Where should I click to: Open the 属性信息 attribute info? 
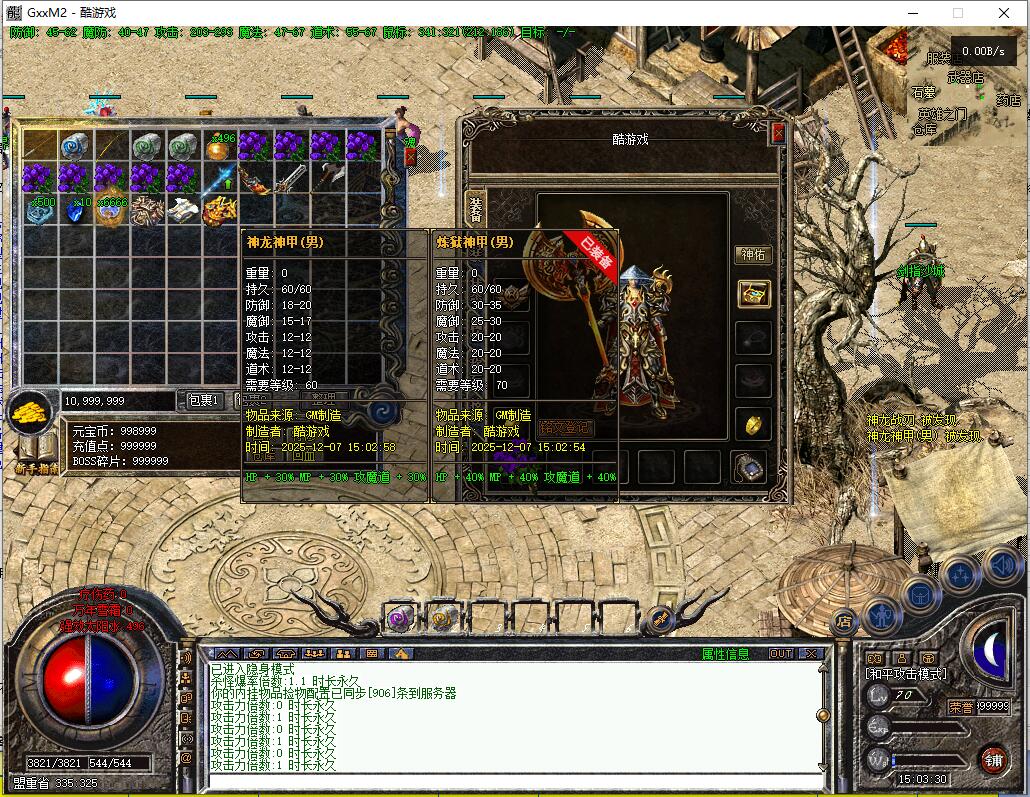[x=725, y=654]
